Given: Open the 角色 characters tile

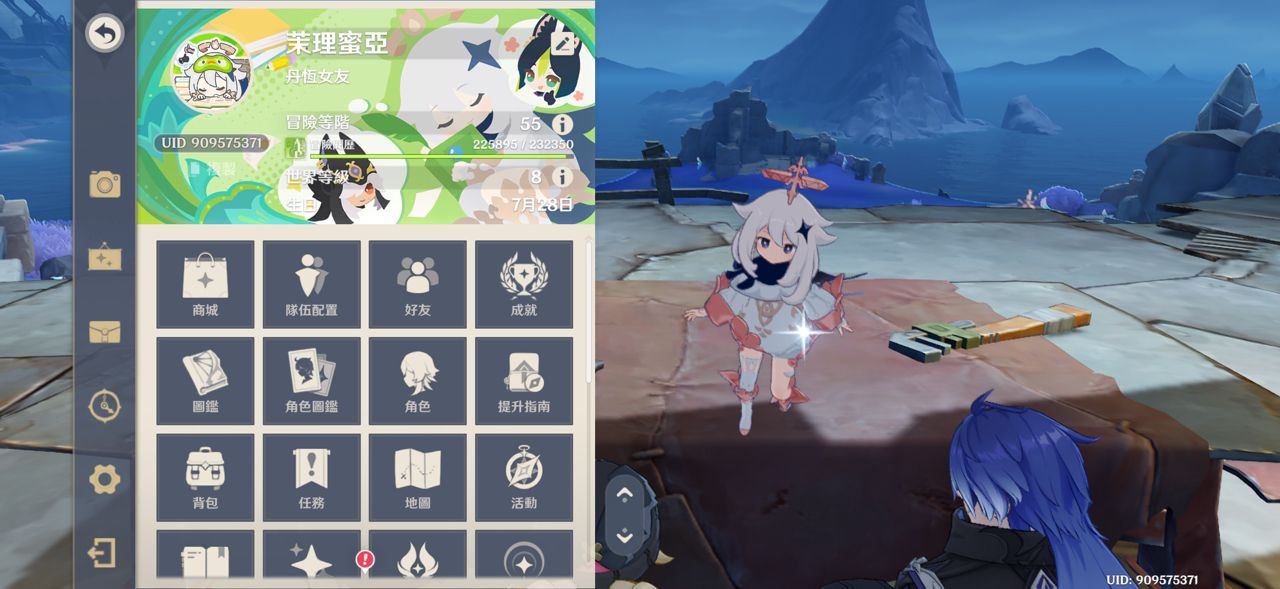Looking at the screenshot, I should coord(417,381).
